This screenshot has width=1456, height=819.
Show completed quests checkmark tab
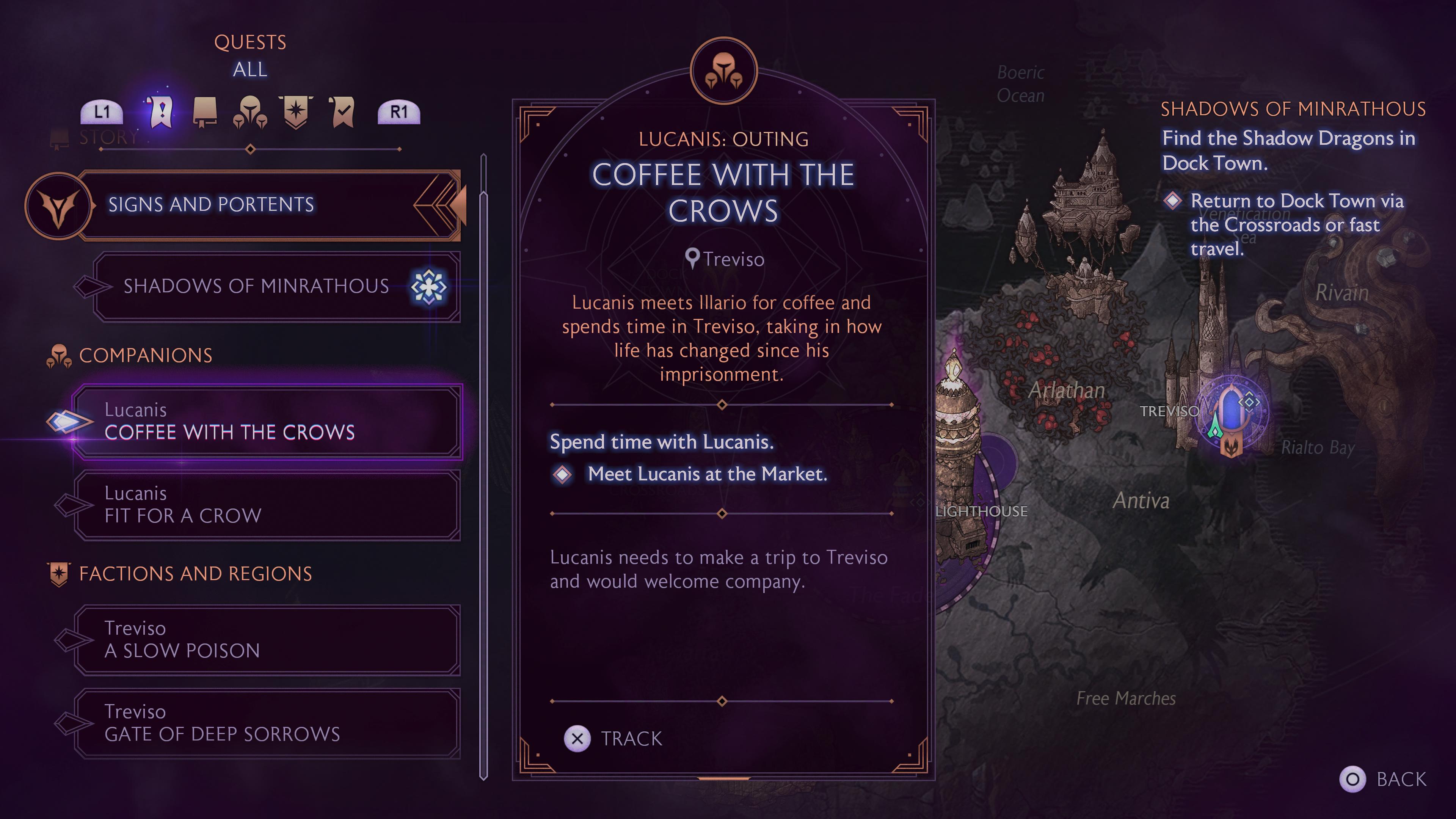pyautogui.click(x=342, y=111)
